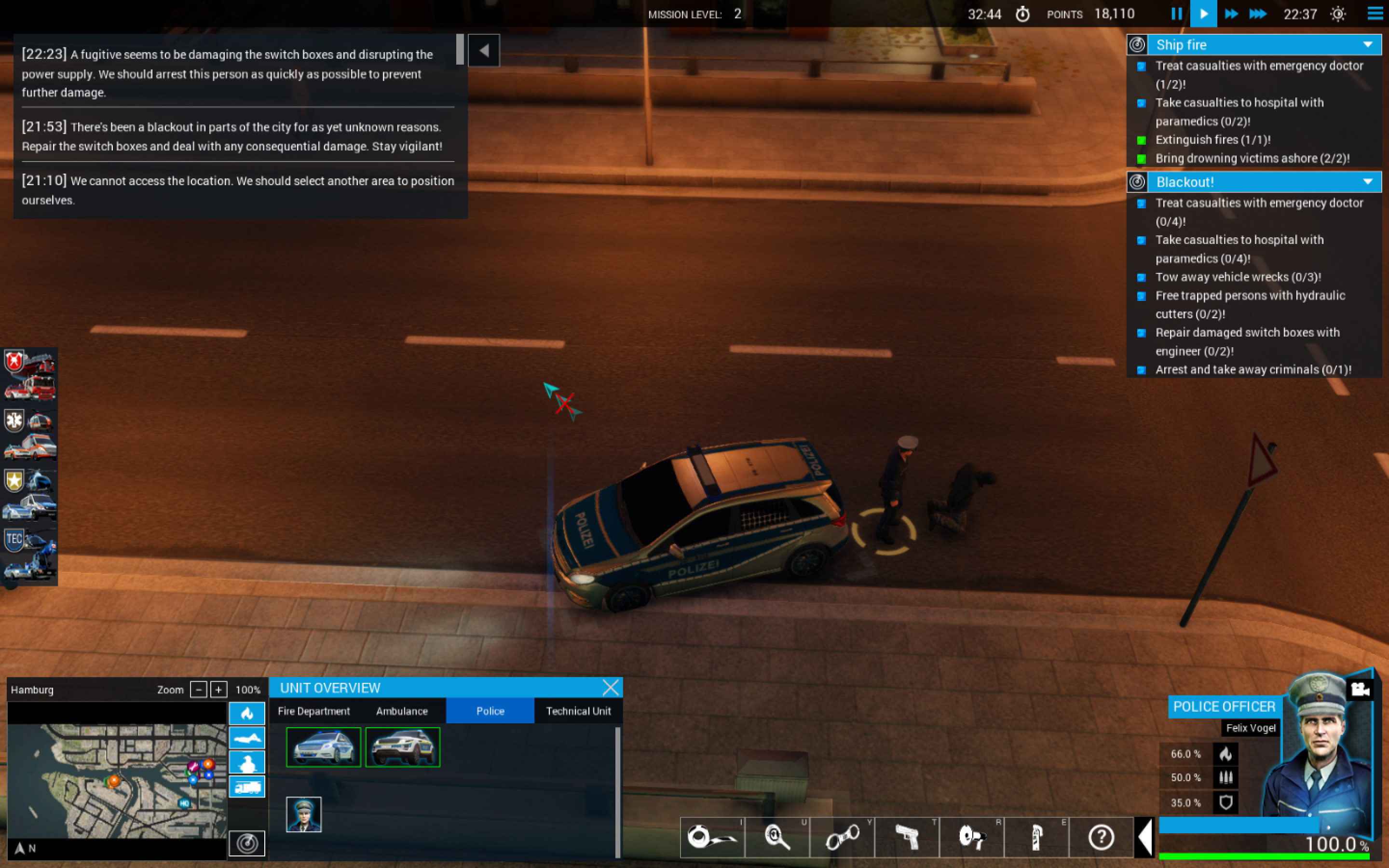Screen dimensions: 1389x868
Task: Select the police officer portrait in Unit Overview
Action: 304,814
